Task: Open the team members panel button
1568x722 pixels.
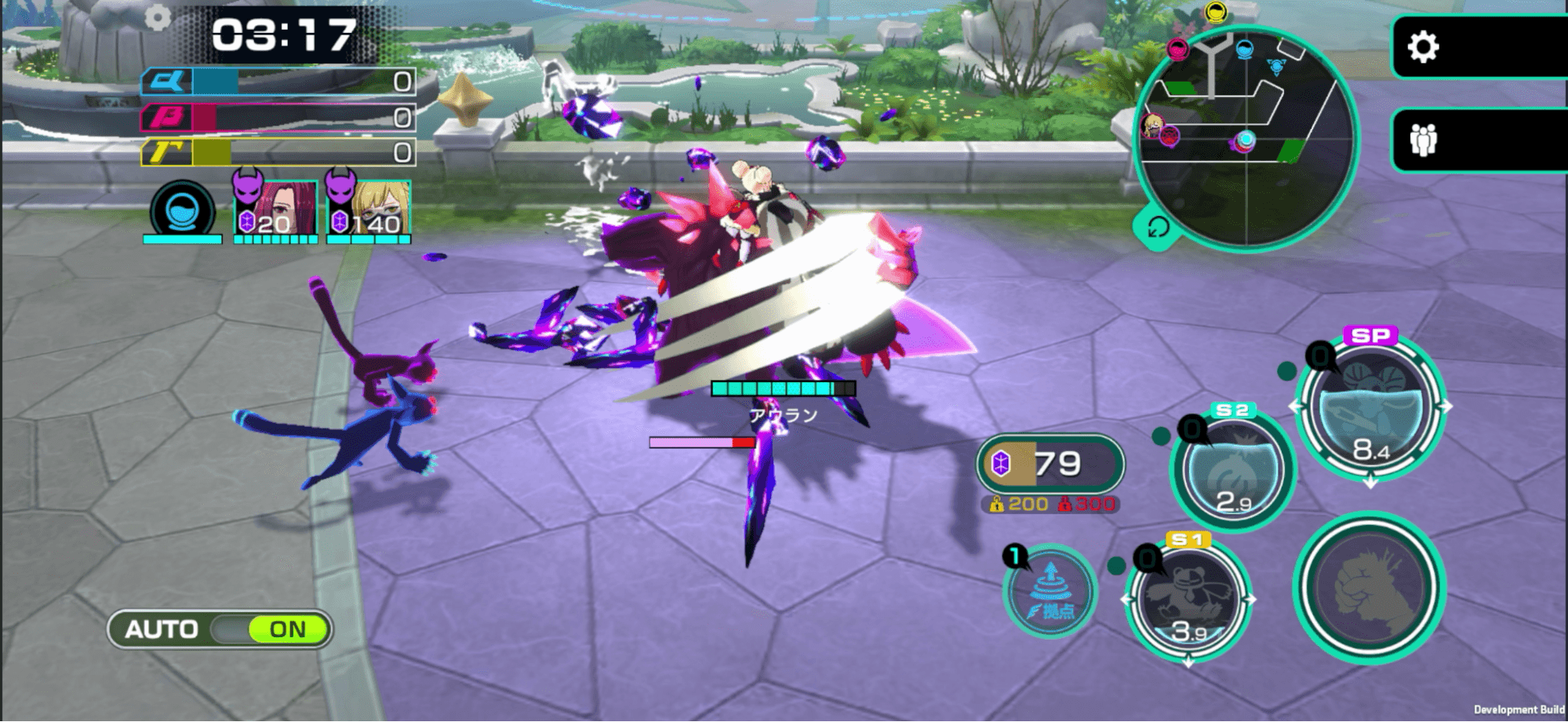Action: 1423,140
